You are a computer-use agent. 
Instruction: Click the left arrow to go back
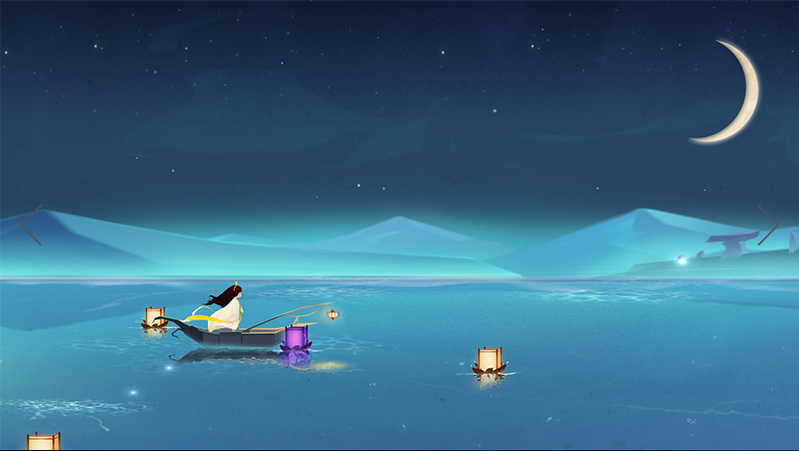point(31,225)
